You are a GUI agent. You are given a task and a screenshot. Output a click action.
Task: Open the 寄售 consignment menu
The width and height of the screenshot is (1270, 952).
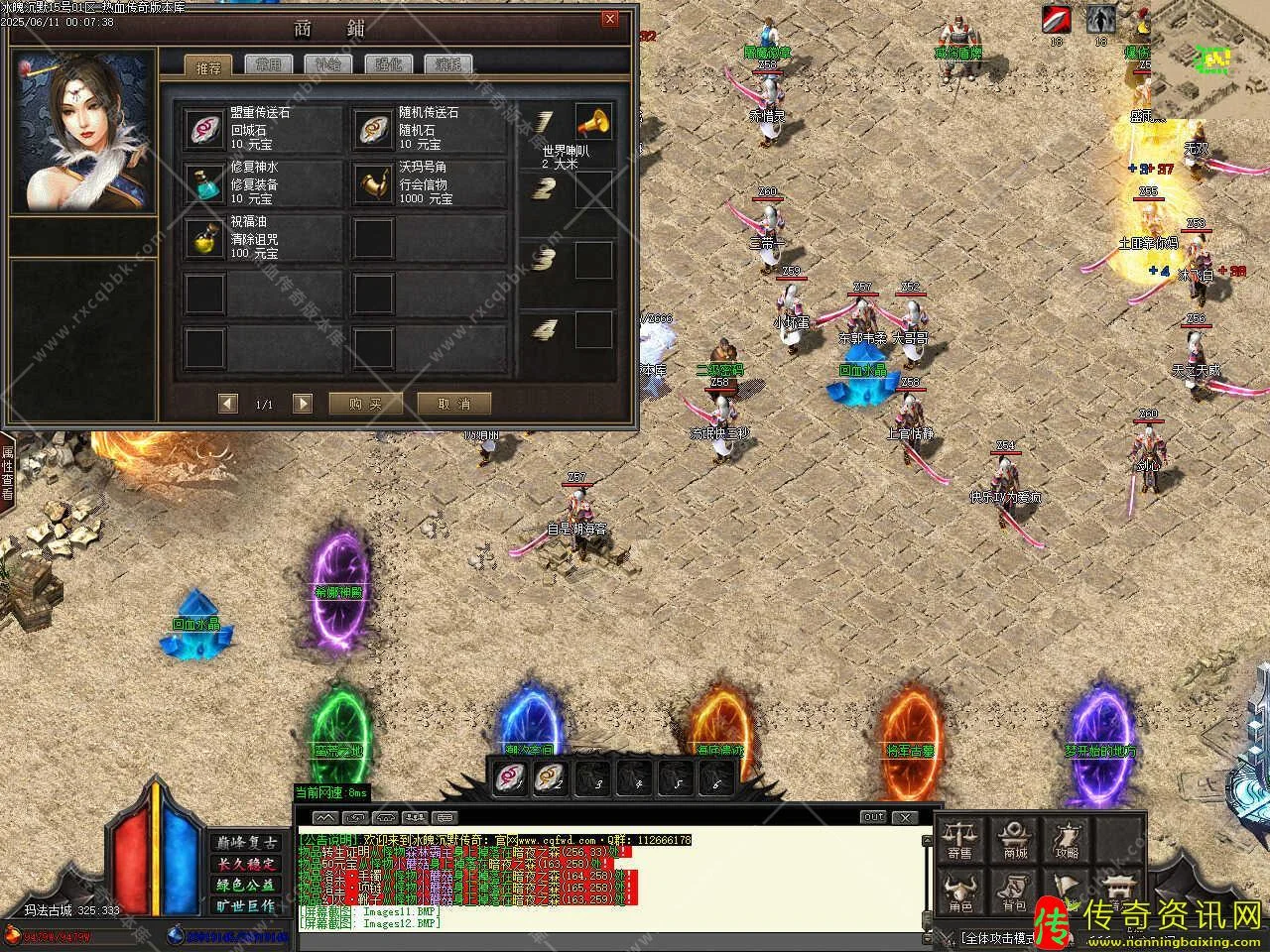coord(959,839)
